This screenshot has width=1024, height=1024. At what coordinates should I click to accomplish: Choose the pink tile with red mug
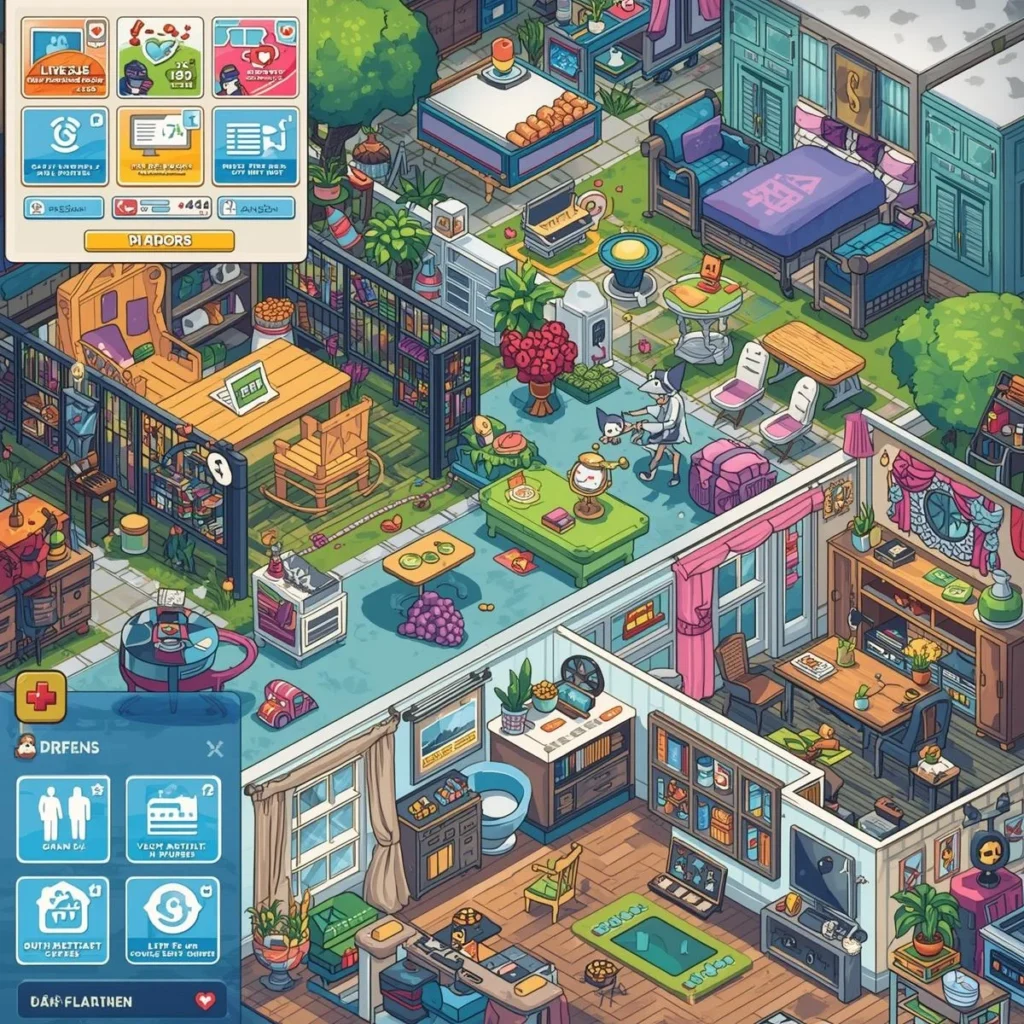pyautogui.click(x=255, y=58)
